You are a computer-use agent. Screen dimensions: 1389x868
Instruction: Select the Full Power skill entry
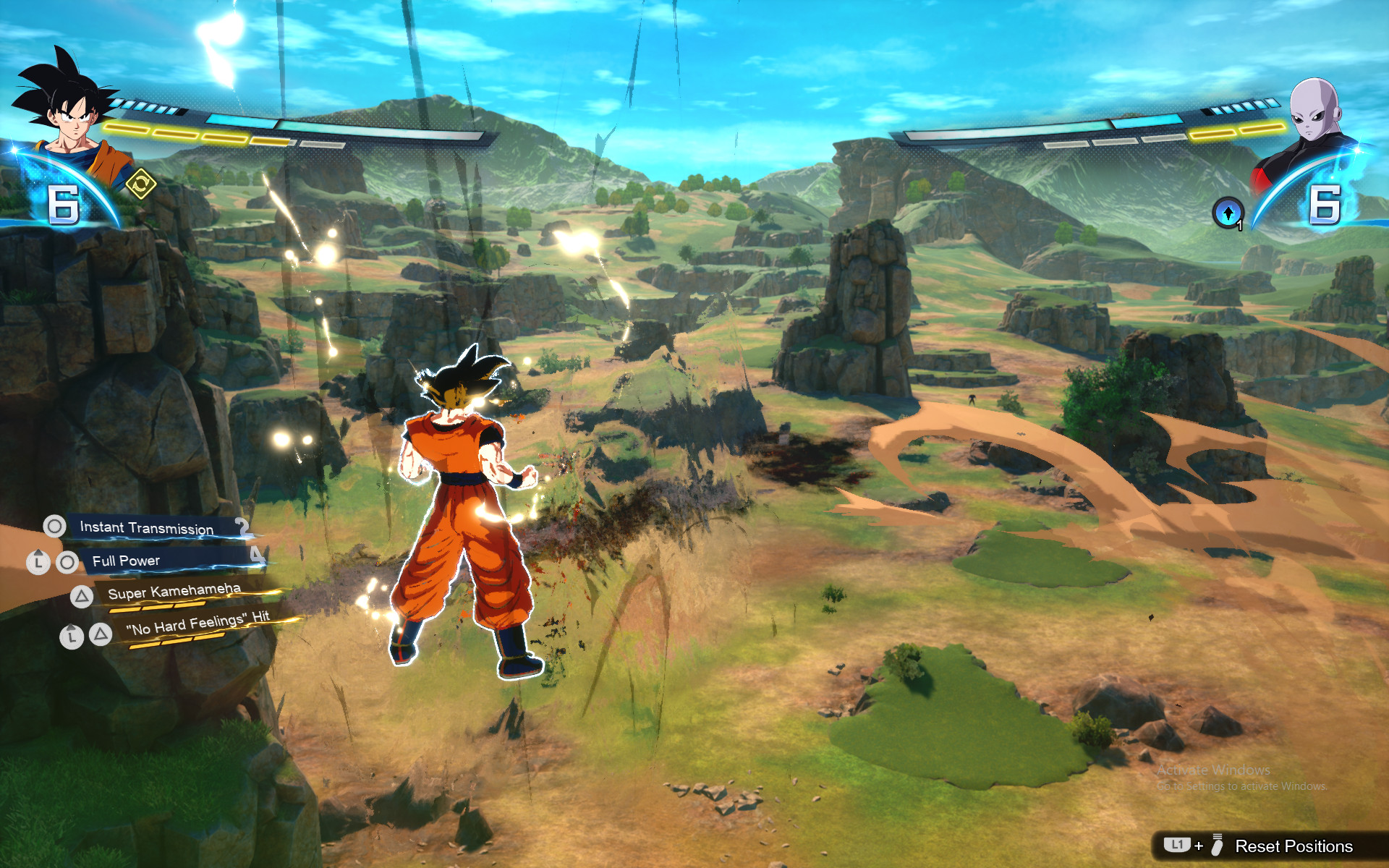click(x=127, y=560)
